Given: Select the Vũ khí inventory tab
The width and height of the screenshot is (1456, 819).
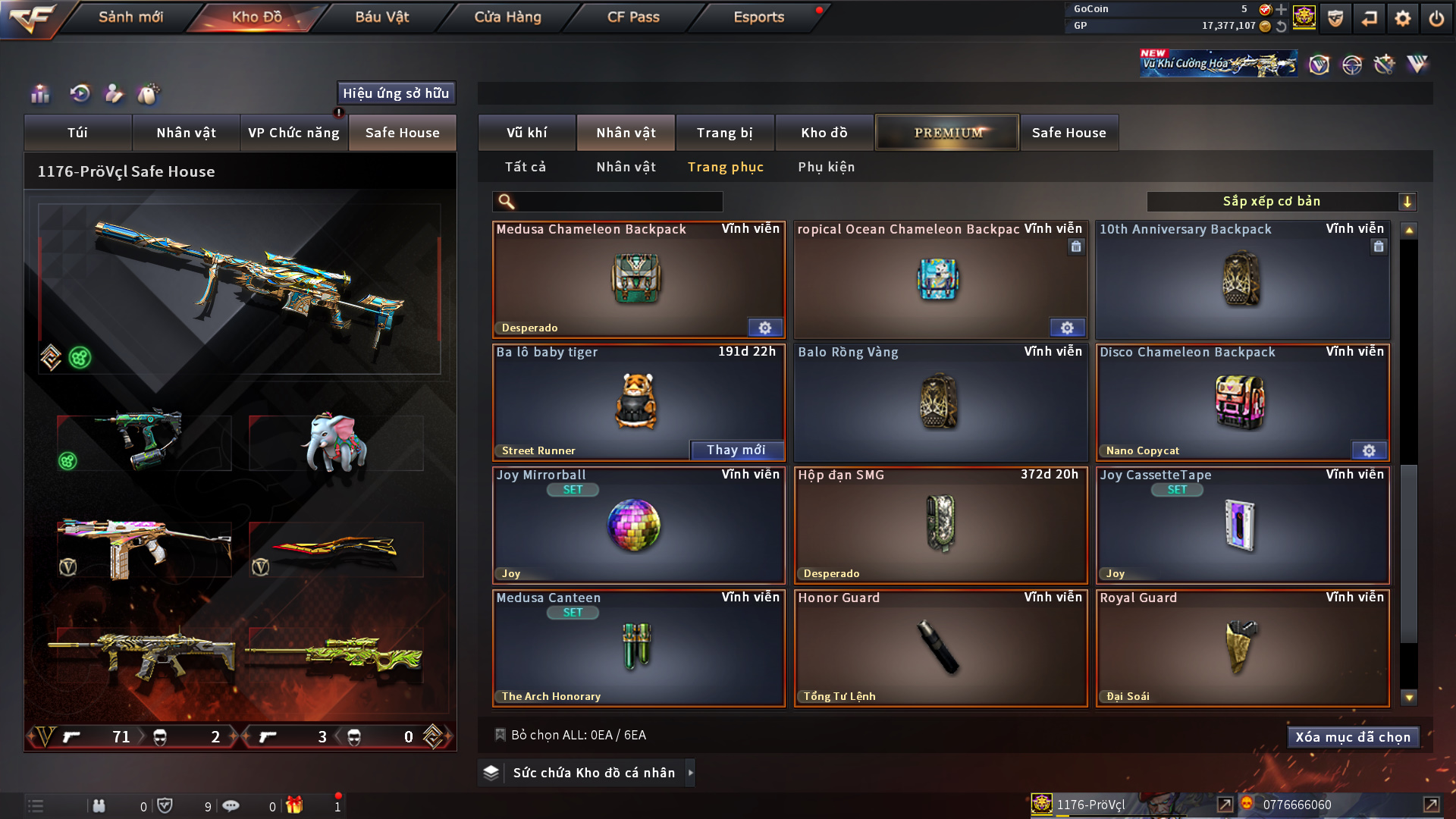Looking at the screenshot, I should pos(526,133).
